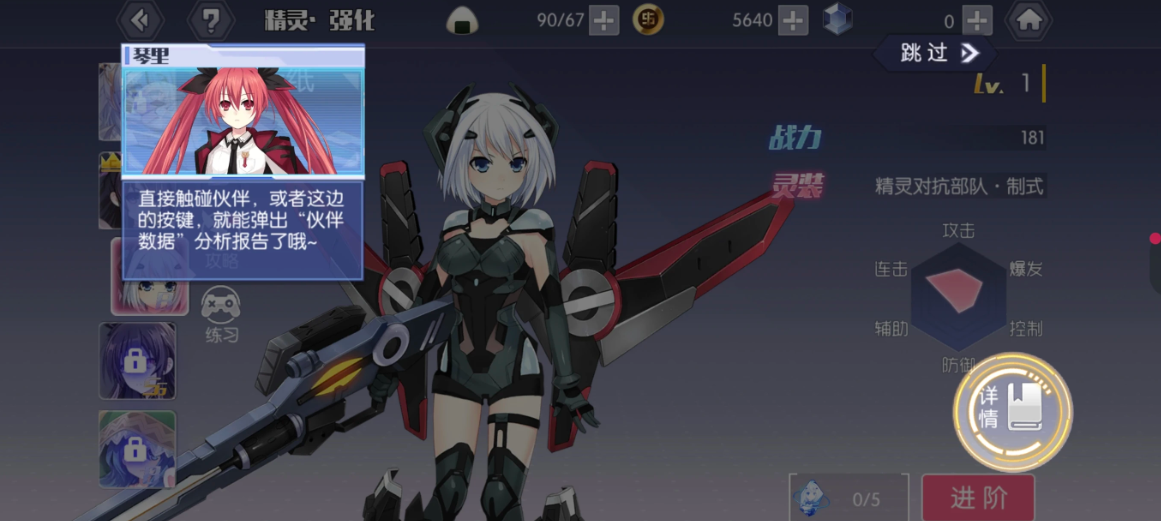Open the 练习 practice gamepad icon
This screenshot has height=521, width=1161.
[221, 314]
